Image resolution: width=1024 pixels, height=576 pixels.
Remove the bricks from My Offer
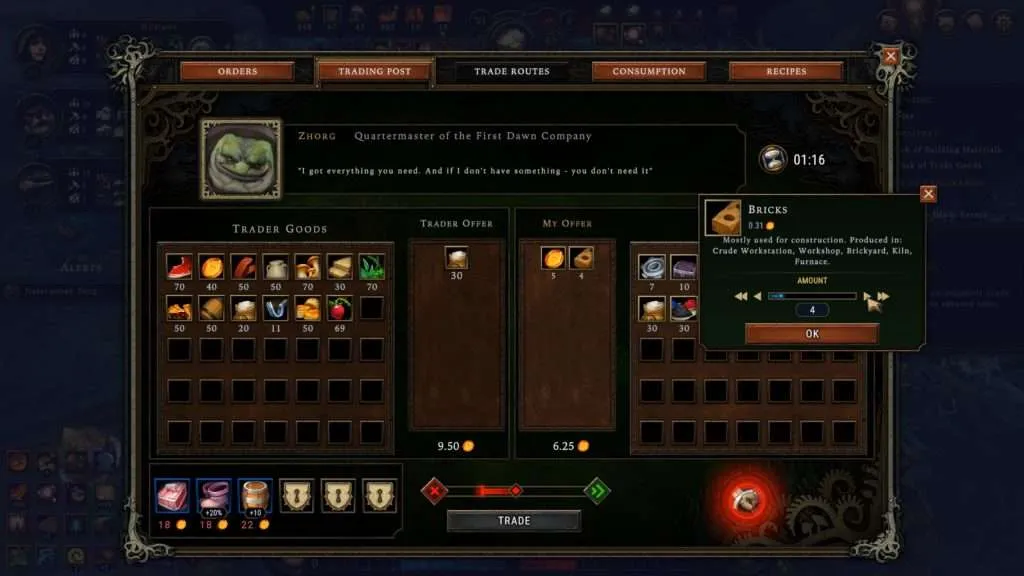(581, 259)
